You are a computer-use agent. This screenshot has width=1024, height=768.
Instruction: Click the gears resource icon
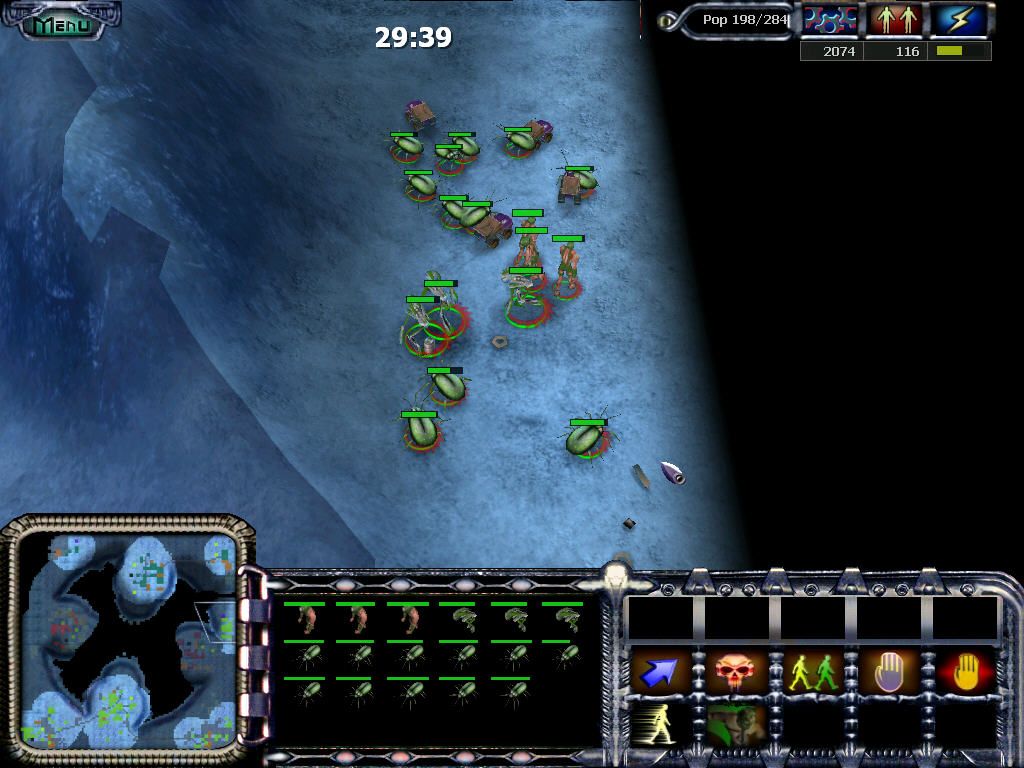(831, 20)
